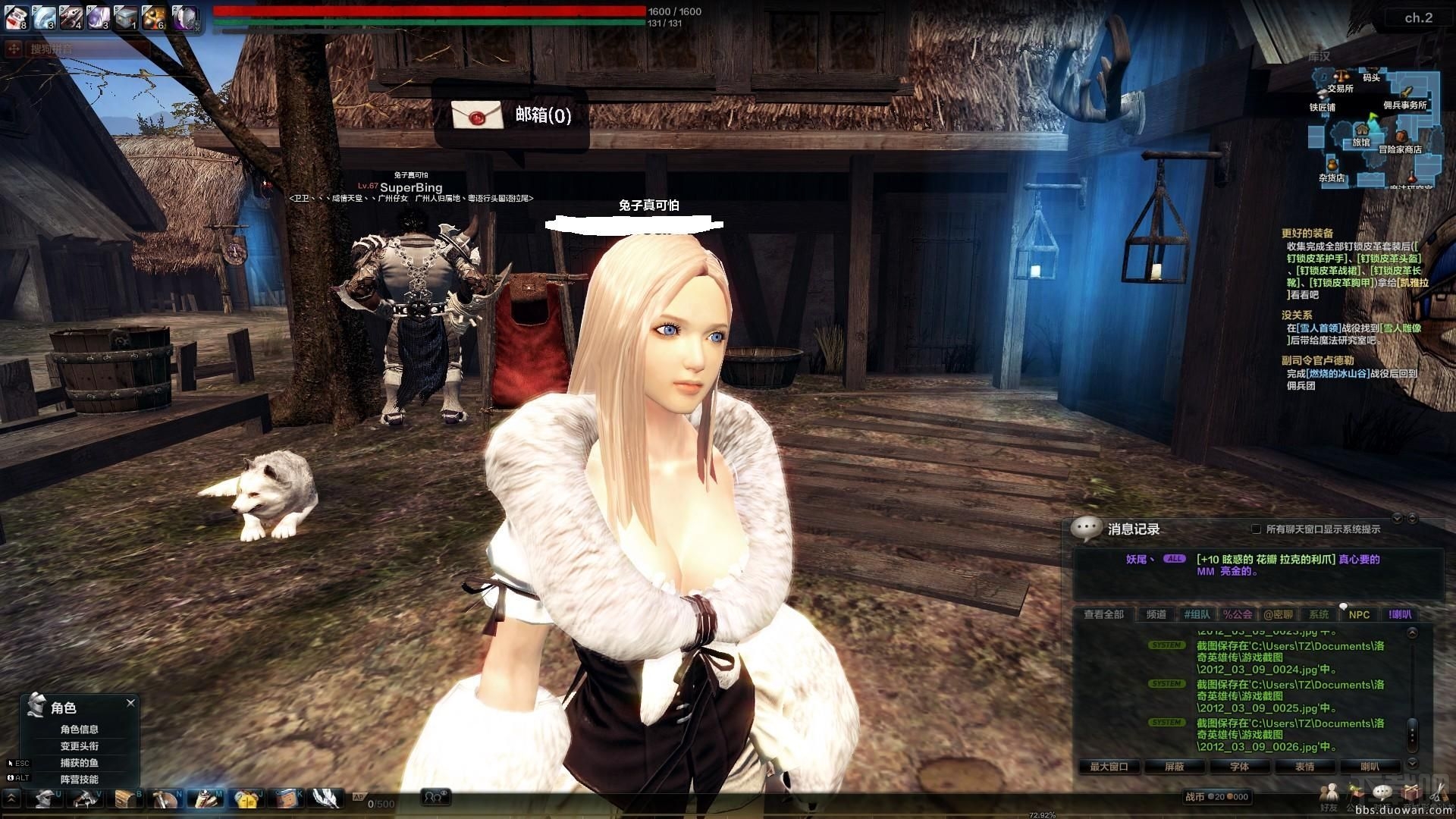Switch to the 查看全部 chat tab
The width and height of the screenshot is (1456, 819).
(x=1103, y=614)
